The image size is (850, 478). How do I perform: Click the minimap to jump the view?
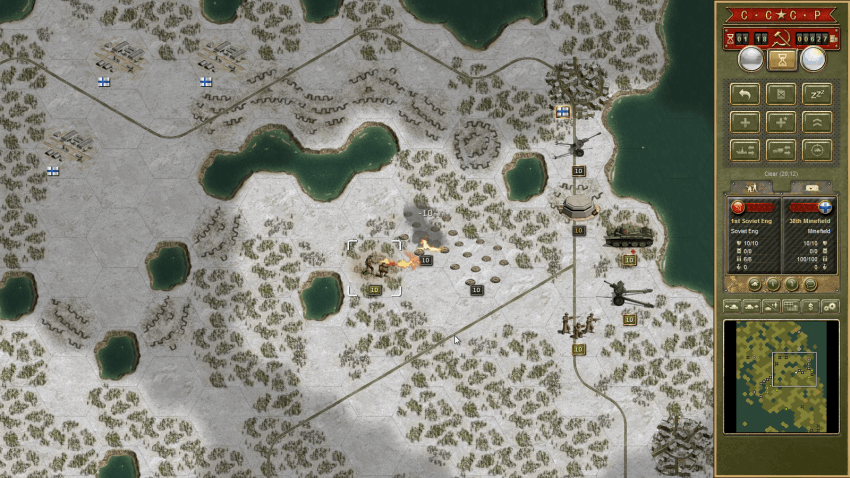coord(781,376)
